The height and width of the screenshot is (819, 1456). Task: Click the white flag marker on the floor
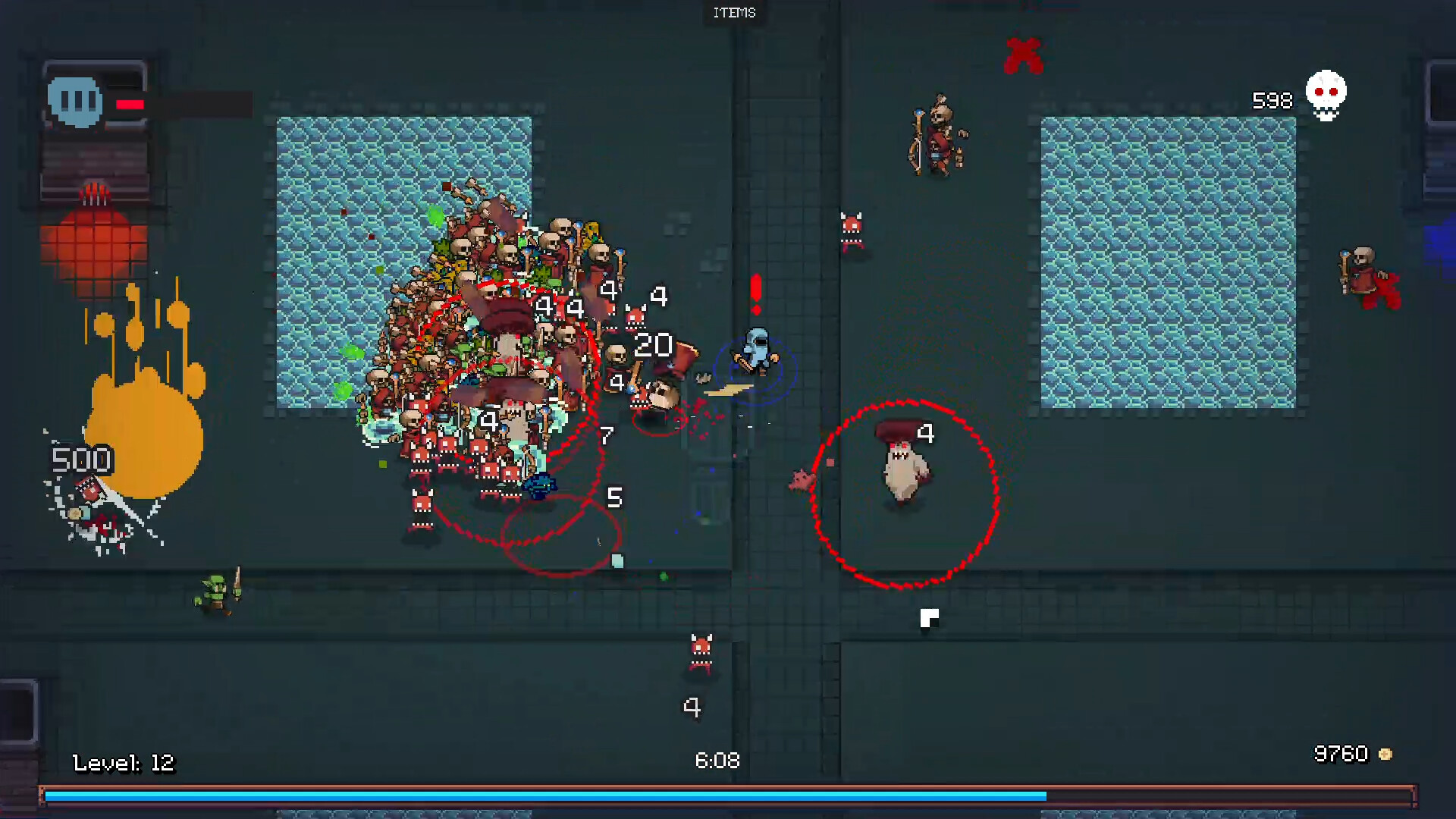click(929, 618)
